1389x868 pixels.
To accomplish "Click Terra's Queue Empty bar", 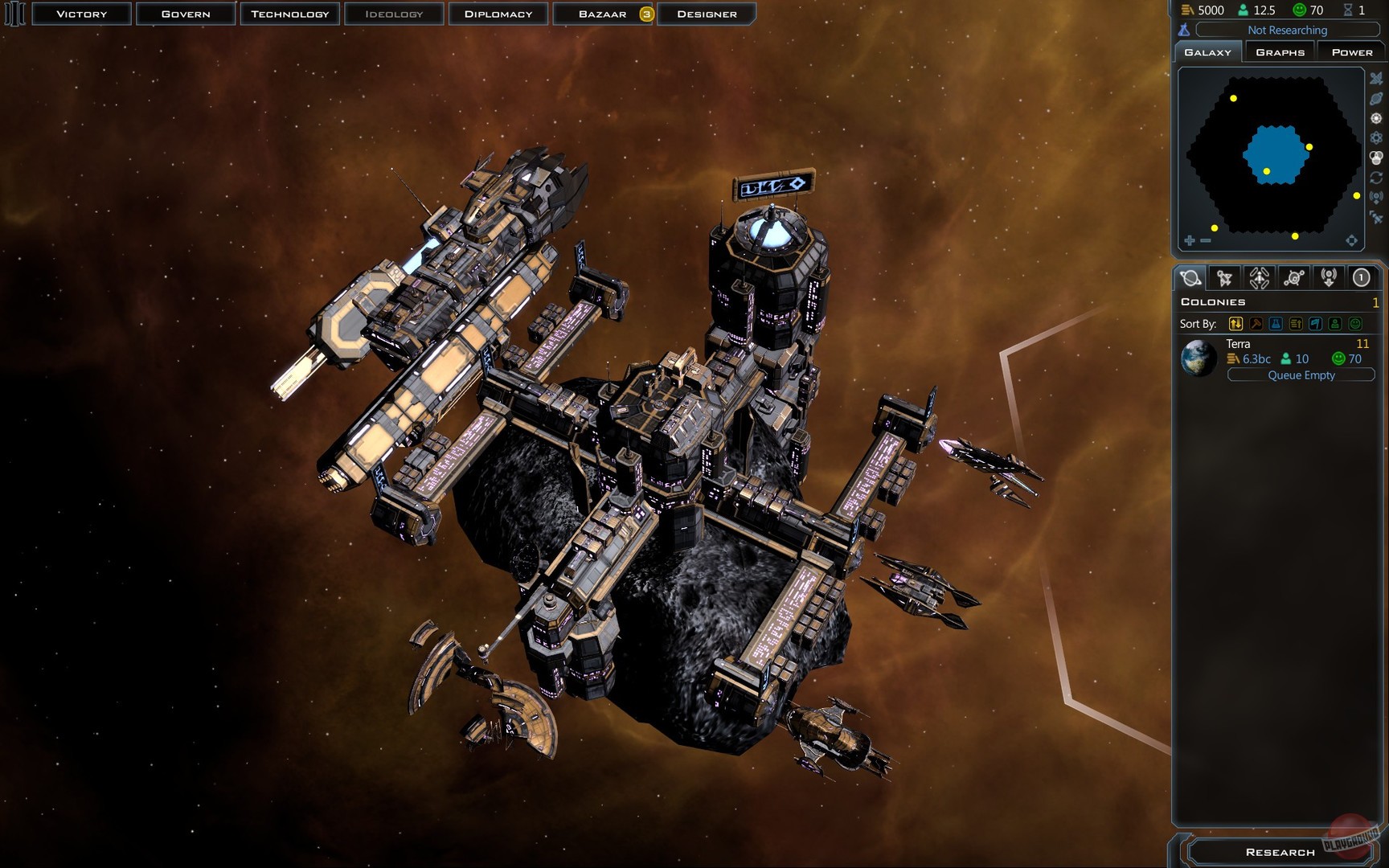I will [x=1301, y=375].
